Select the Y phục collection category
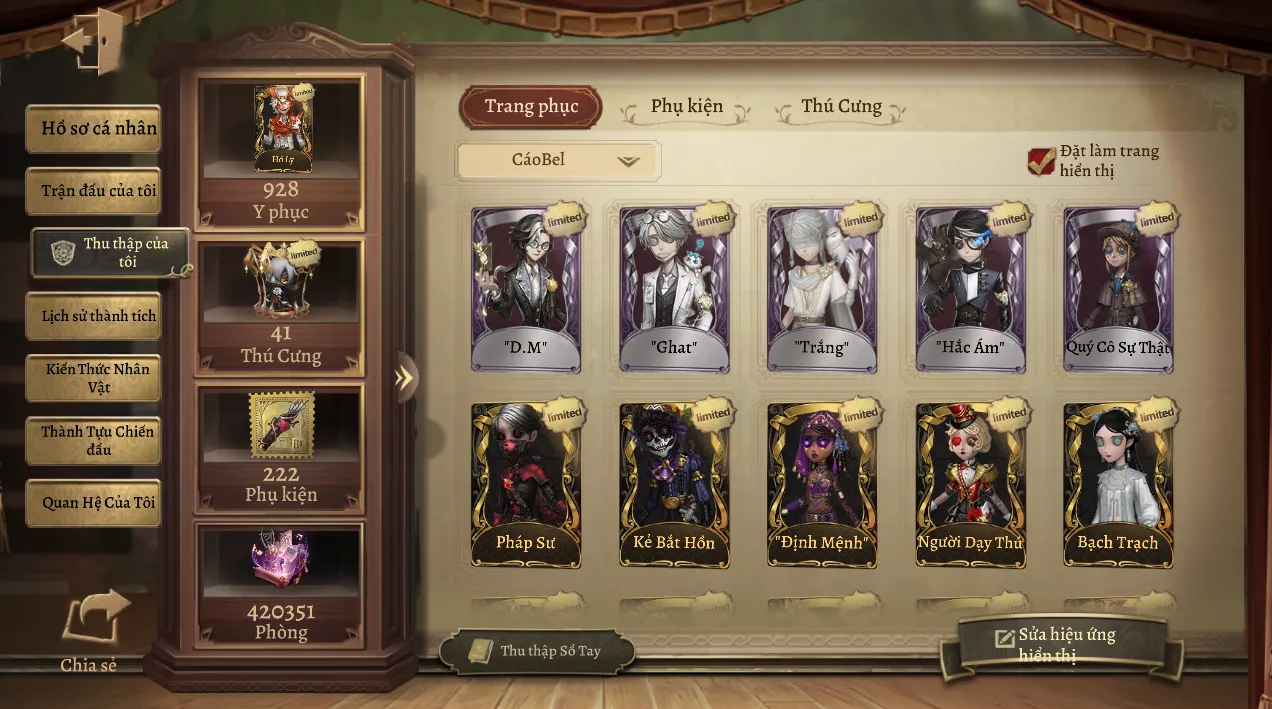This screenshot has height=709, width=1272. click(280, 152)
